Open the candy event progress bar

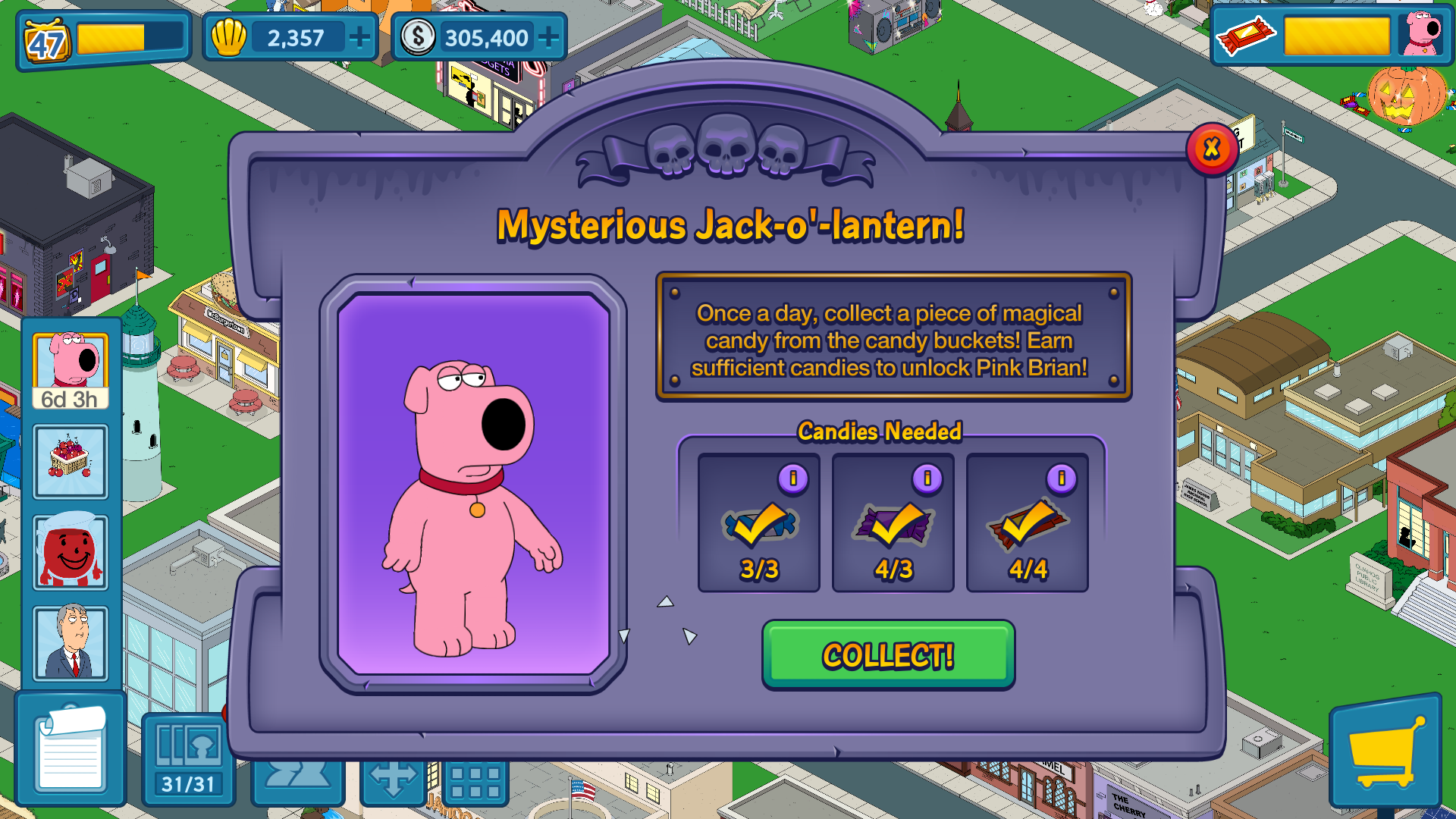1336,36
